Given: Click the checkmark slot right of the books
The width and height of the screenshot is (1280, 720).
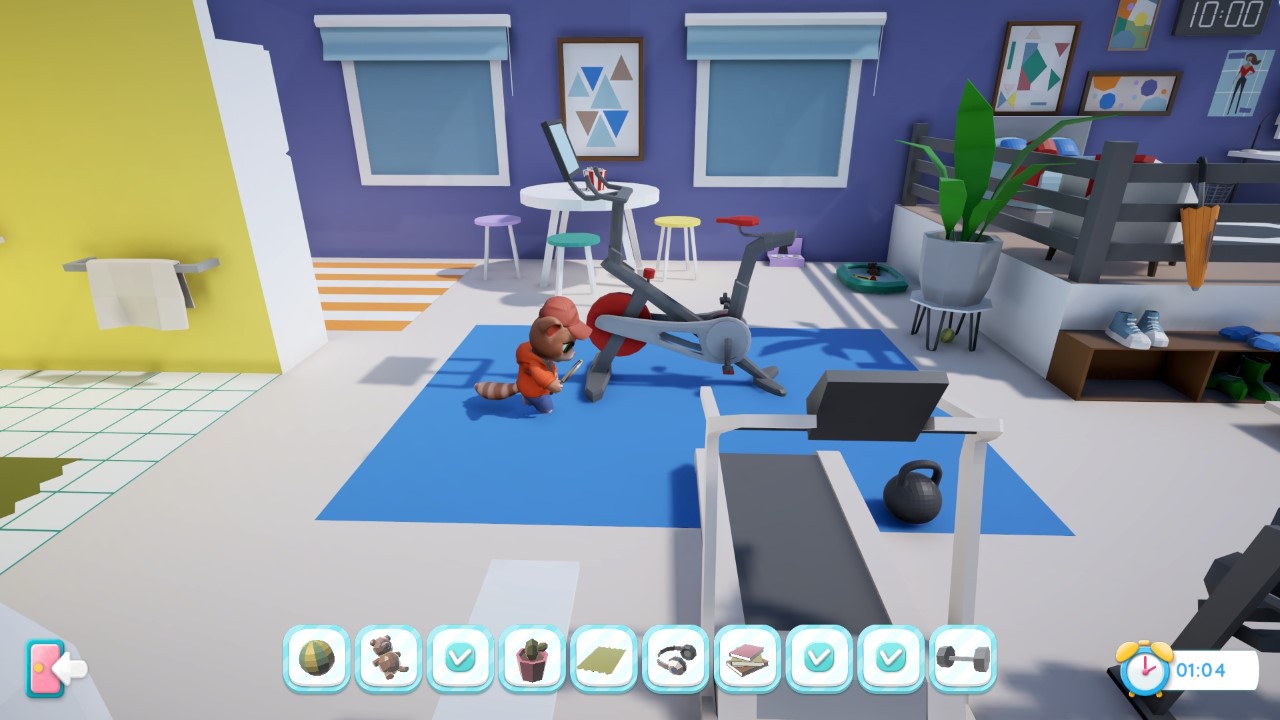Looking at the screenshot, I should click(x=820, y=657).
